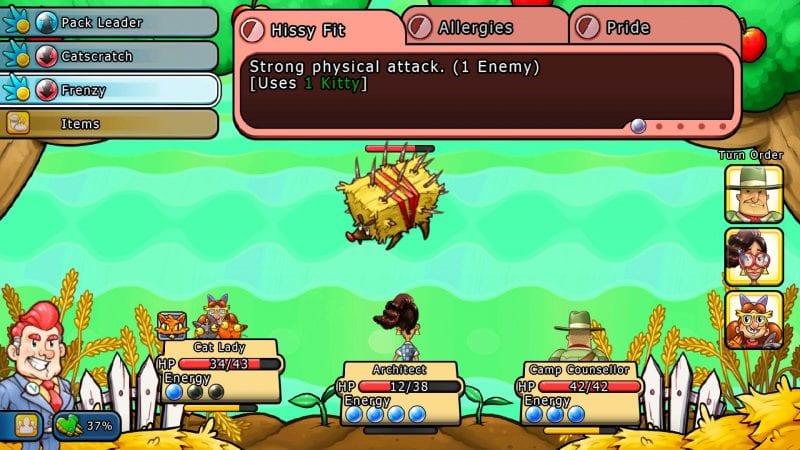Image resolution: width=800 pixels, height=450 pixels.
Task: Click the Camp Counsellor turn order portrait
Action: pos(754,194)
